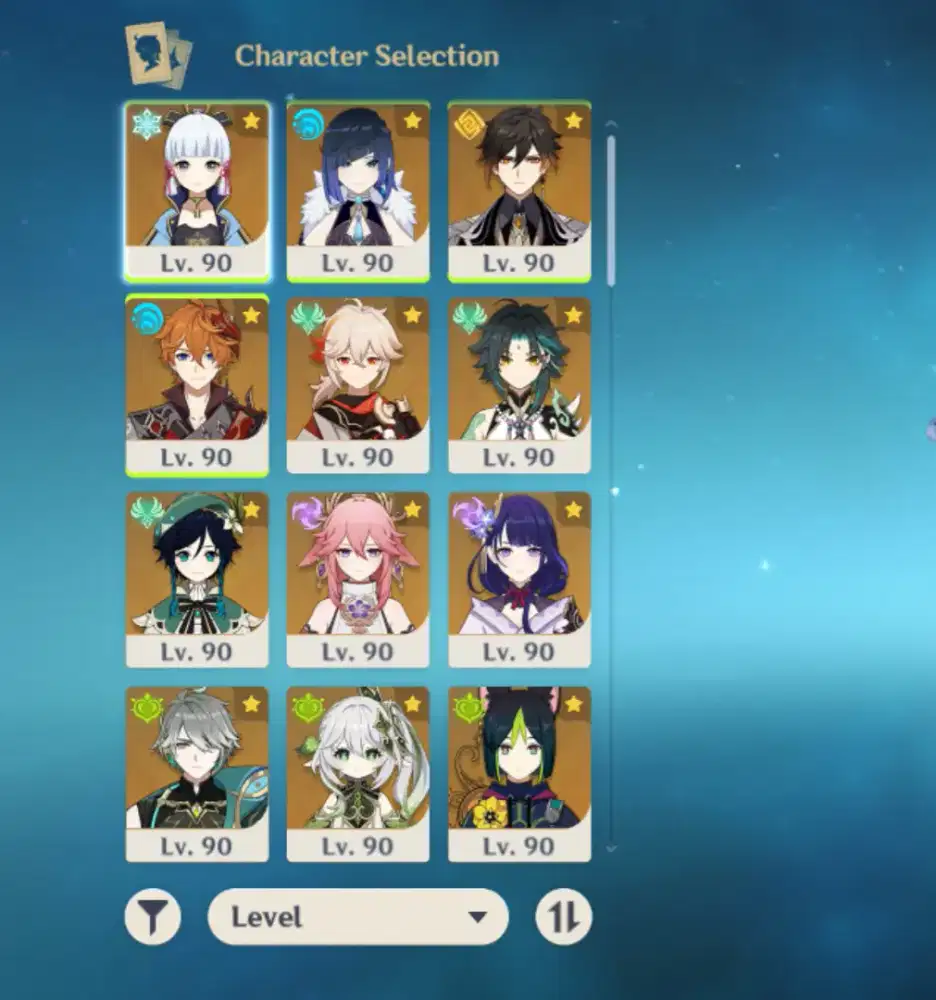Image resolution: width=936 pixels, height=1000 pixels.
Task: Pick Venti's character card
Action: (197, 579)
